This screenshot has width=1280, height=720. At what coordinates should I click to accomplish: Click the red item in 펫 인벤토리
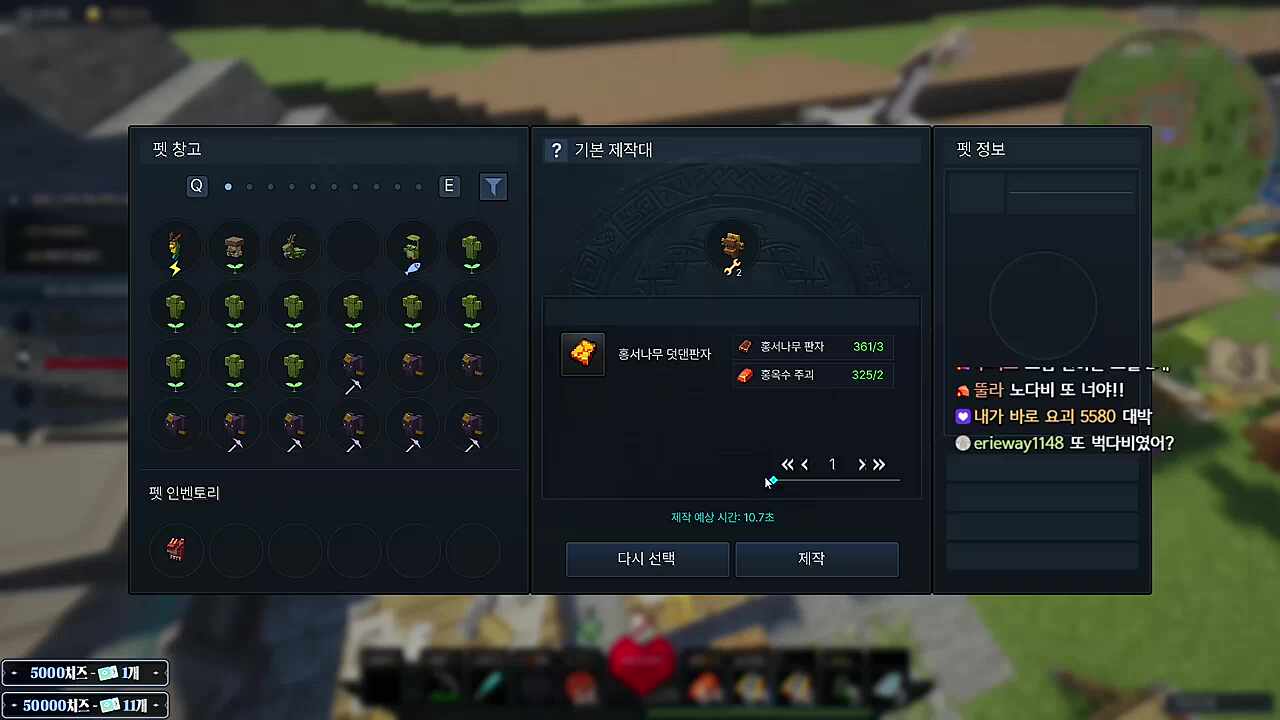click(x=176, y=549)
